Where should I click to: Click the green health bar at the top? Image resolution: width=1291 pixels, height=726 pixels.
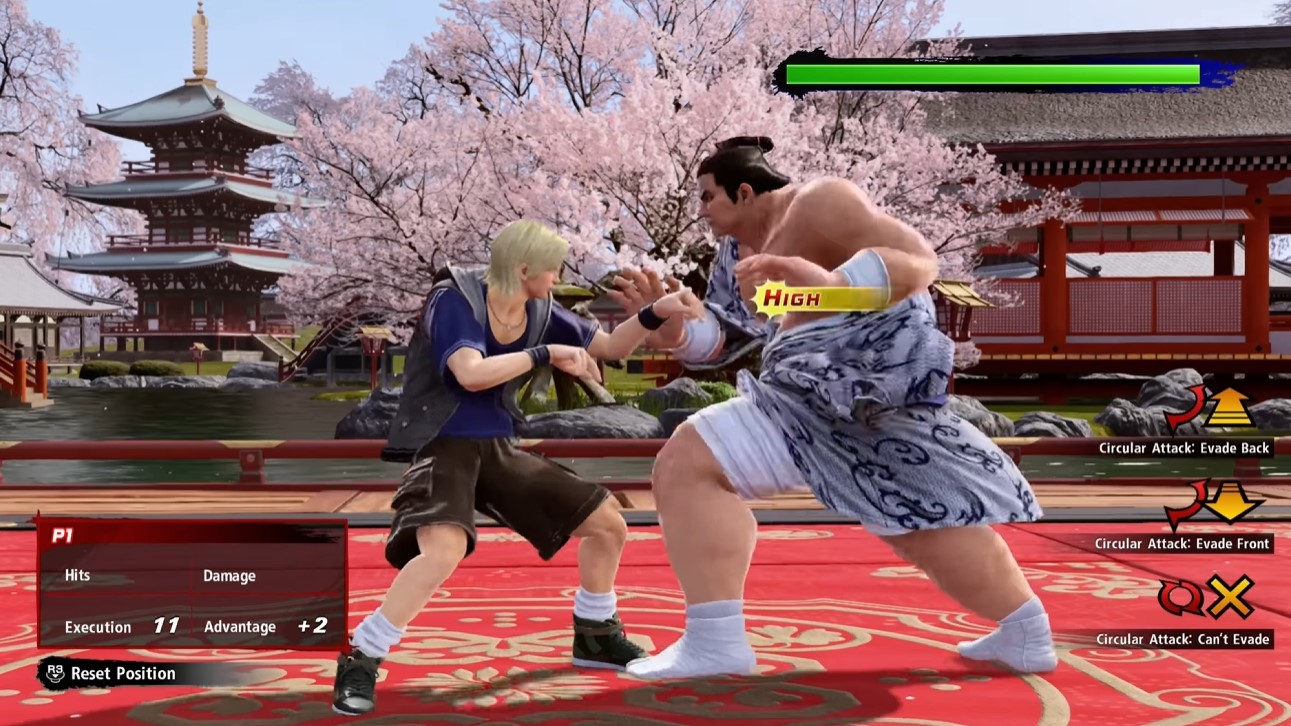tap(990, 73)
